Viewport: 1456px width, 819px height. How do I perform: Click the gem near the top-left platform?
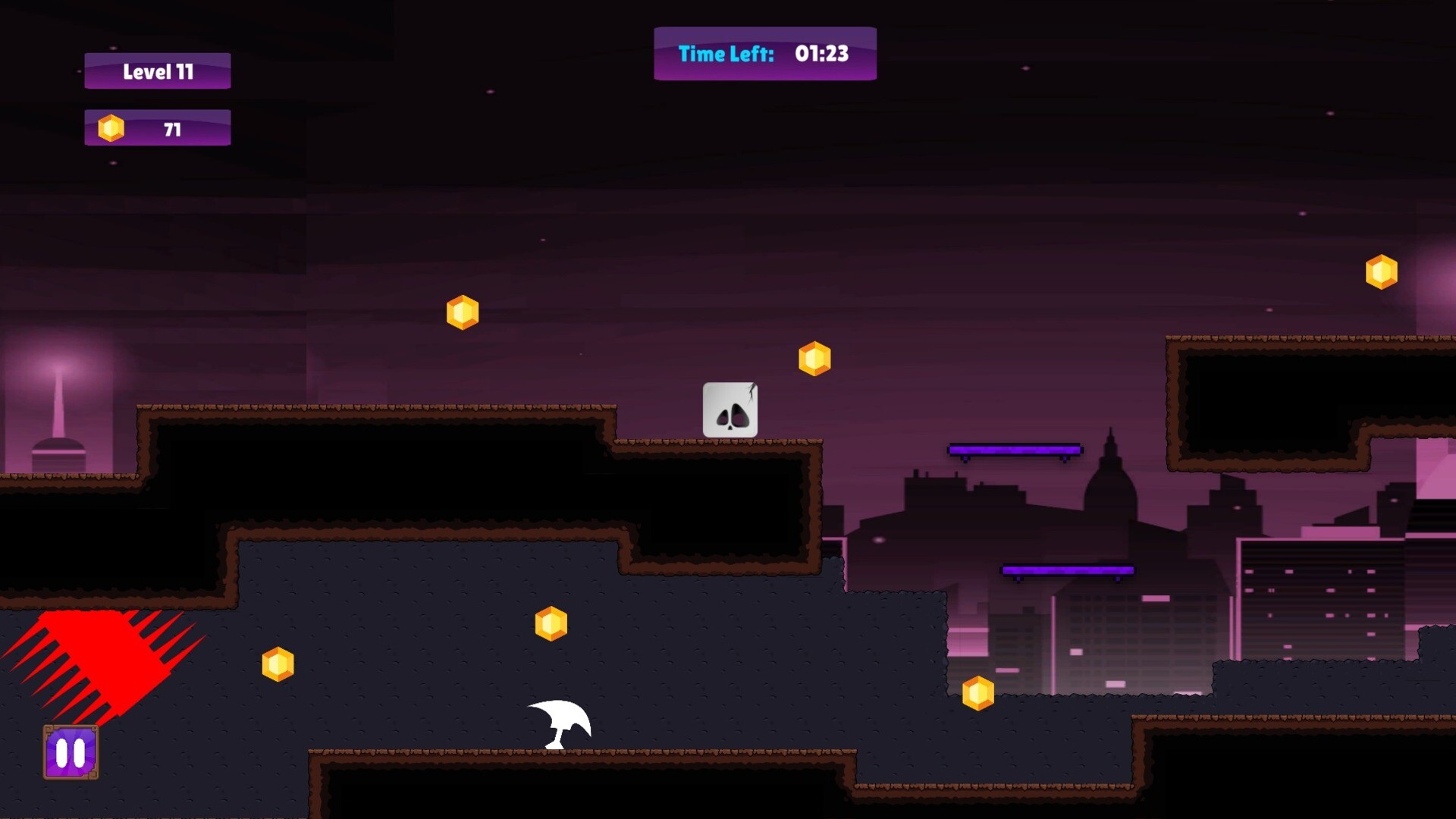point(462,311)
